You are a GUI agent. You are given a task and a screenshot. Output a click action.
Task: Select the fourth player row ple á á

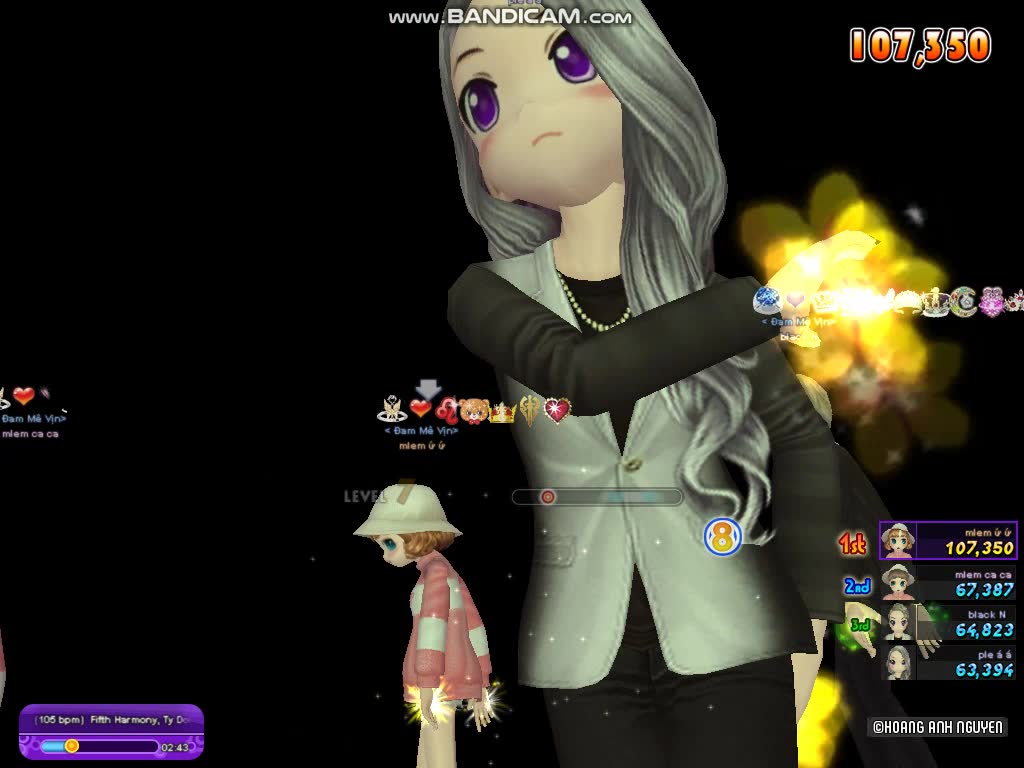948,662
